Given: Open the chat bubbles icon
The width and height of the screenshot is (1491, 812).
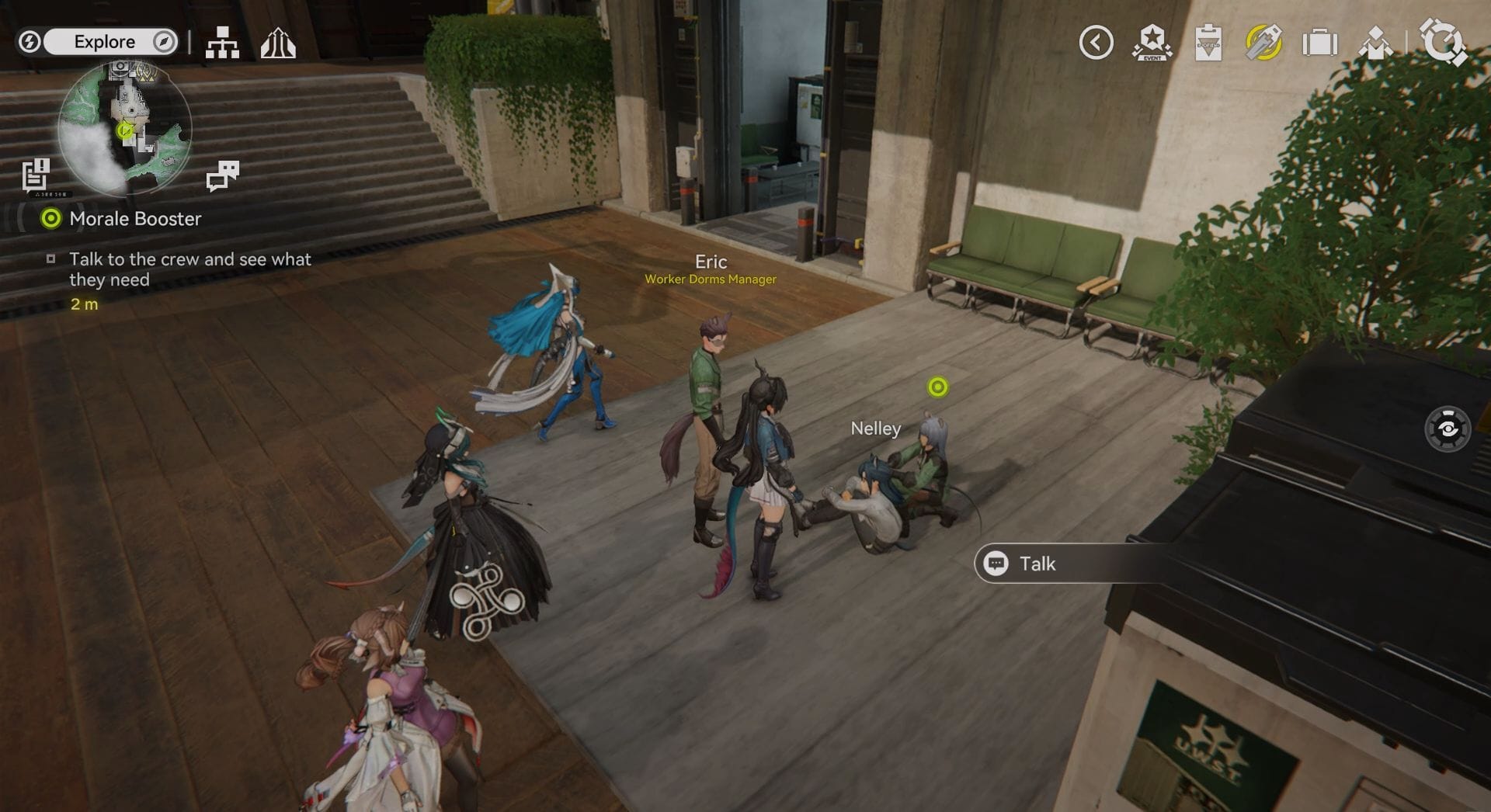Looking at the screenshot, I should (x=223, y=175).
